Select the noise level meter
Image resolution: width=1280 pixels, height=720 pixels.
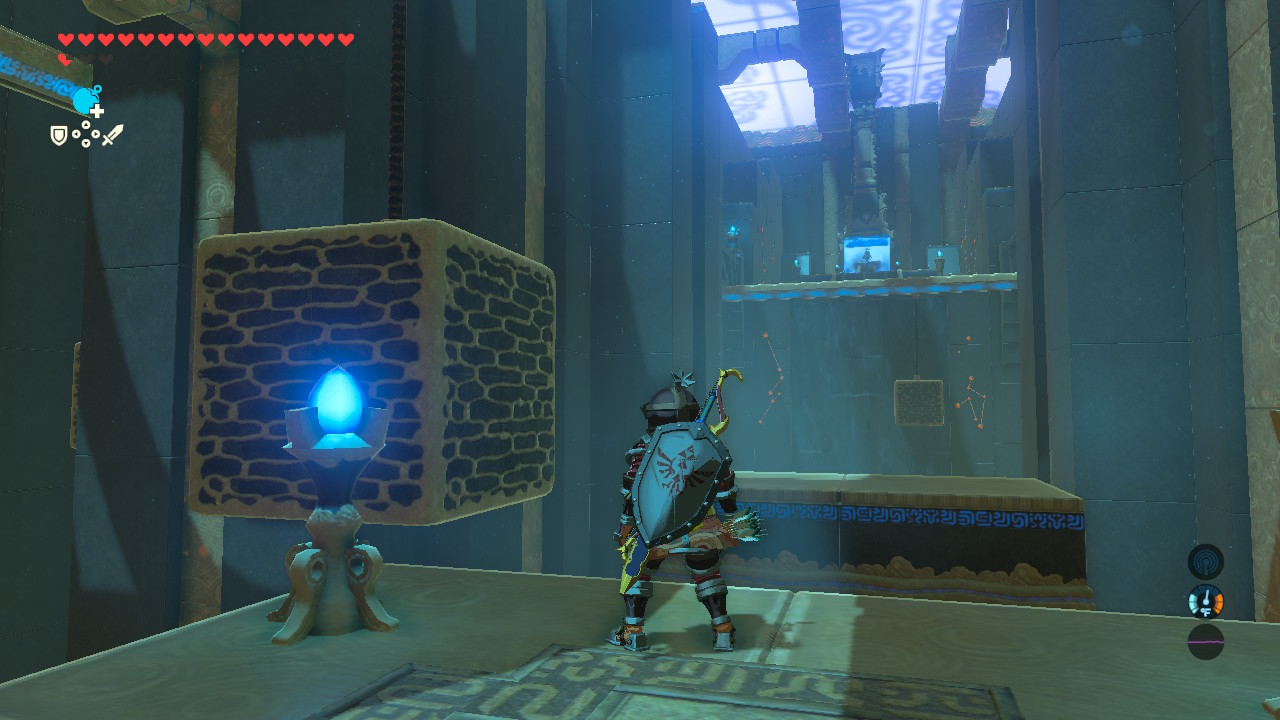[1206, 640]
